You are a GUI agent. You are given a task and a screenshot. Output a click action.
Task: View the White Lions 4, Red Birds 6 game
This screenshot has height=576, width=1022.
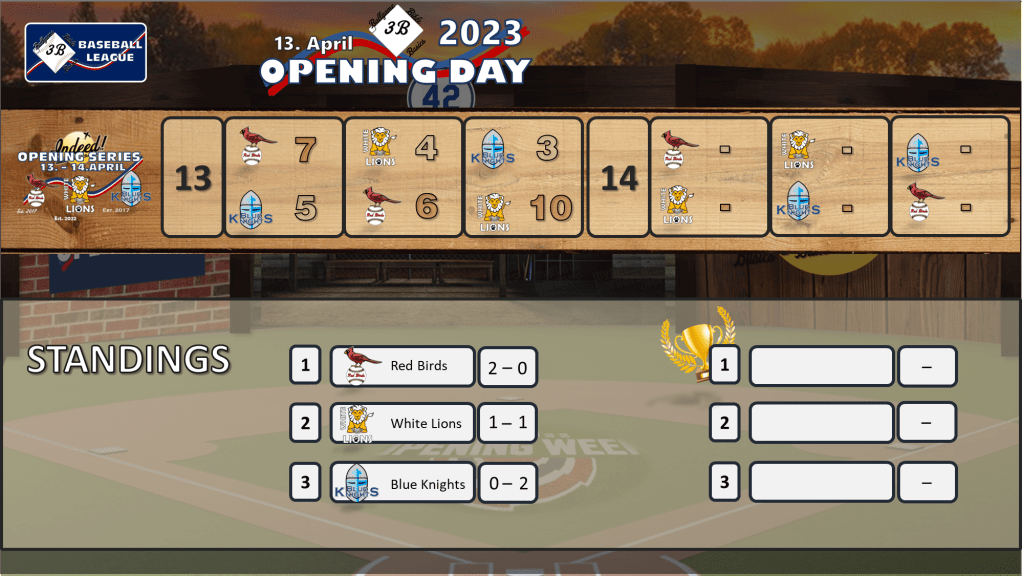pos(403,178)
